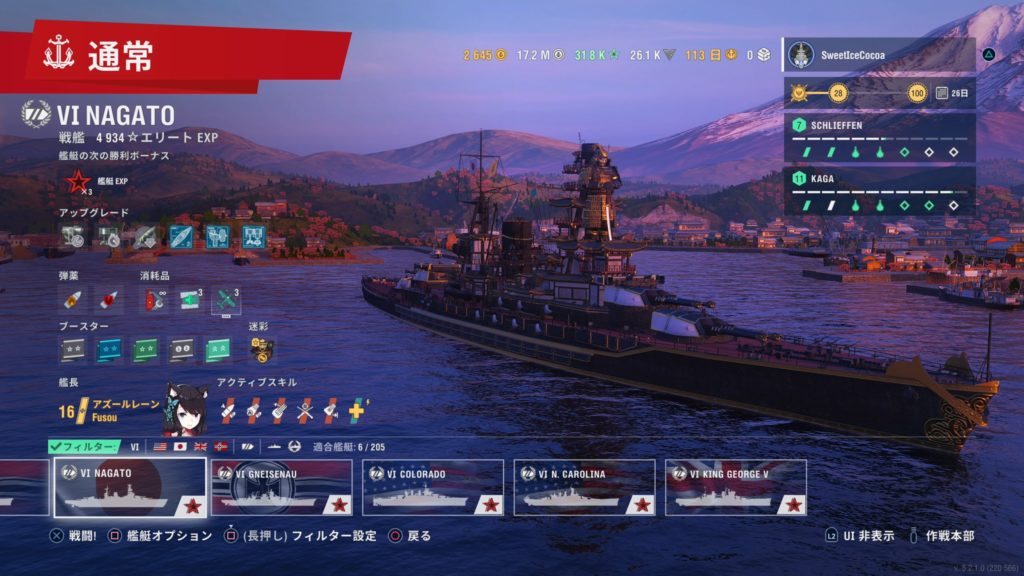Filter ships by the American flag
Screen dimensions: 1024x576
159,446
